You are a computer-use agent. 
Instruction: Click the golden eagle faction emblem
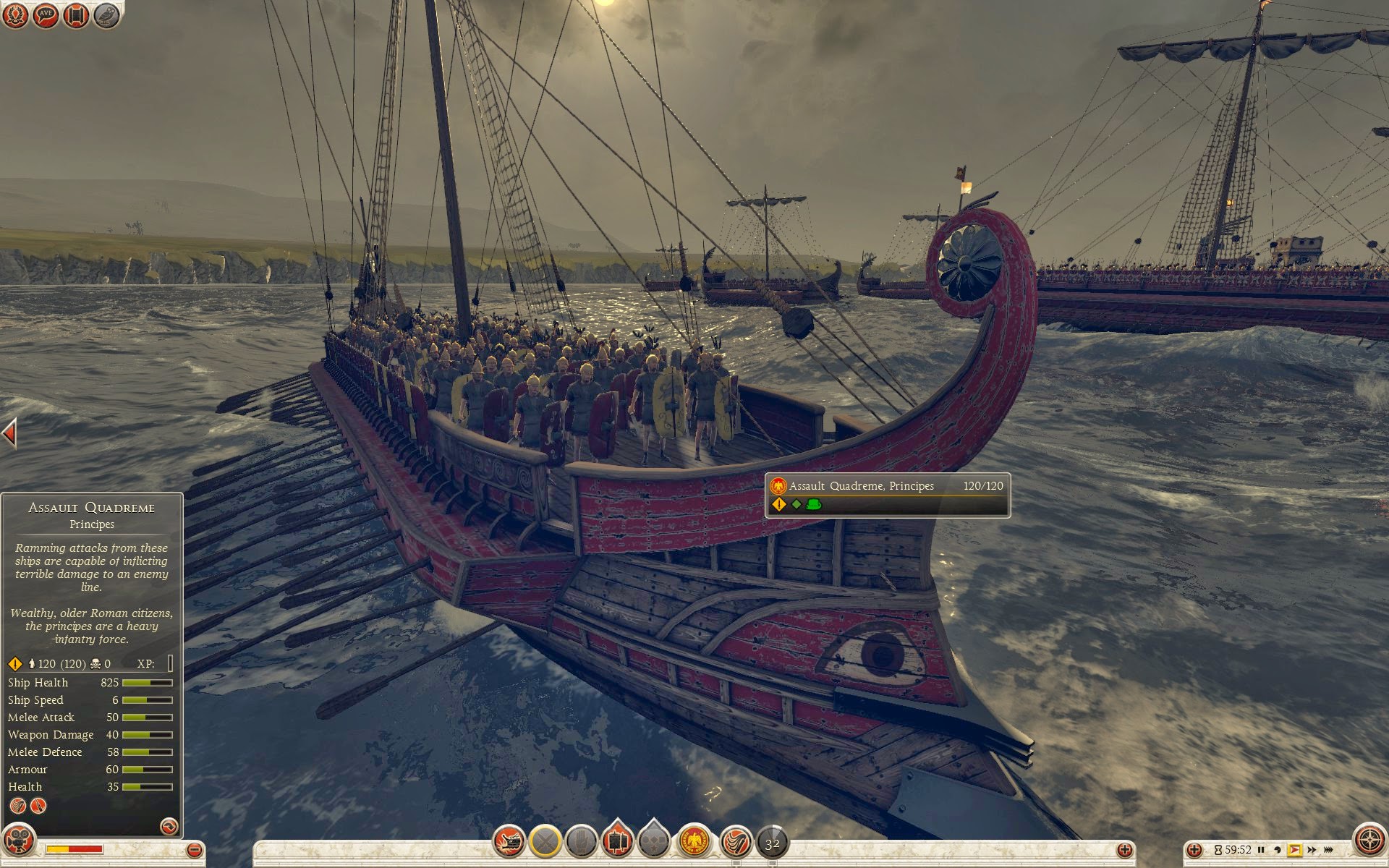point(694,841)
